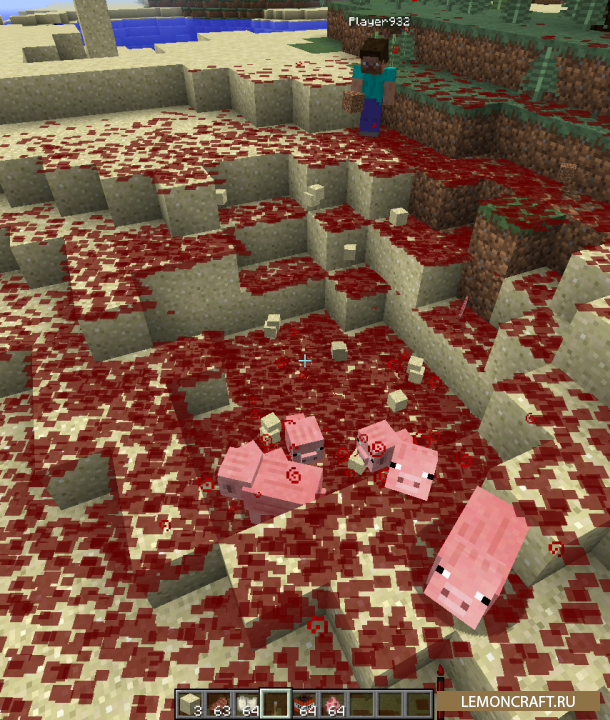The height and width of the screenshot is (720, 610).
Task: Select the white item stack slot
Action: tap(246, 704)
